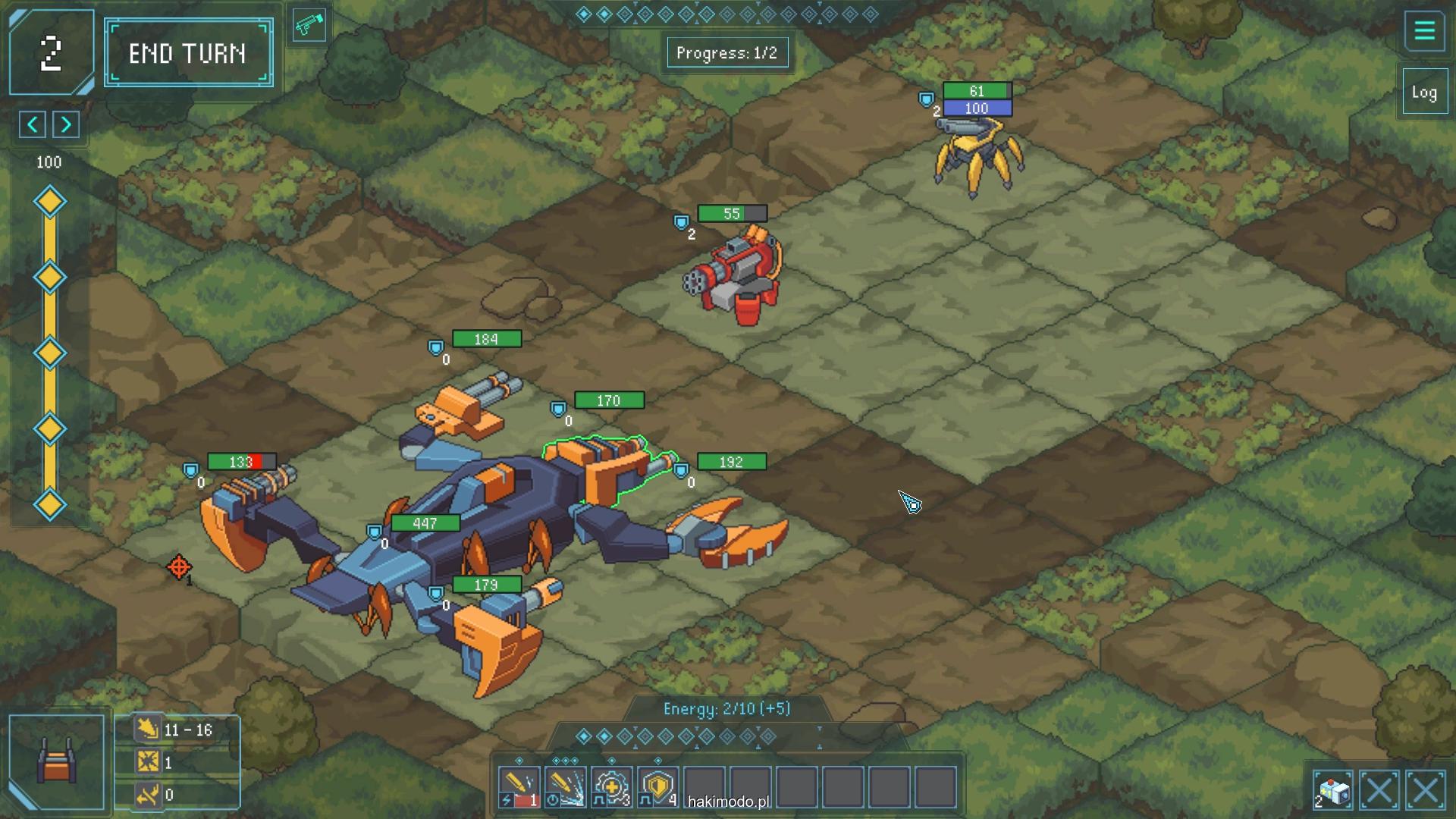
Task: Click the selected unit's cannon portrait
Action: click(57, 761)
